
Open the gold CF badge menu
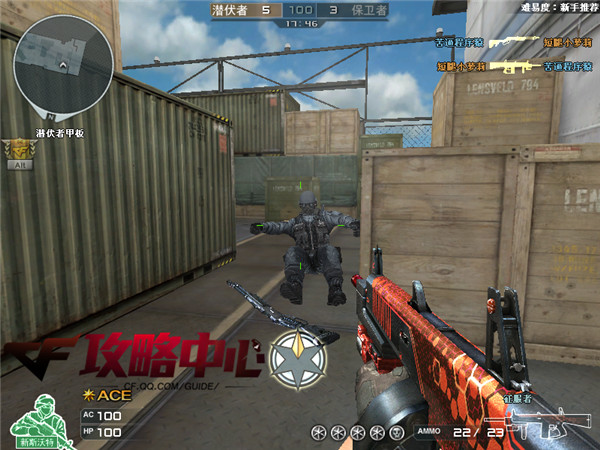click(16, 149)
